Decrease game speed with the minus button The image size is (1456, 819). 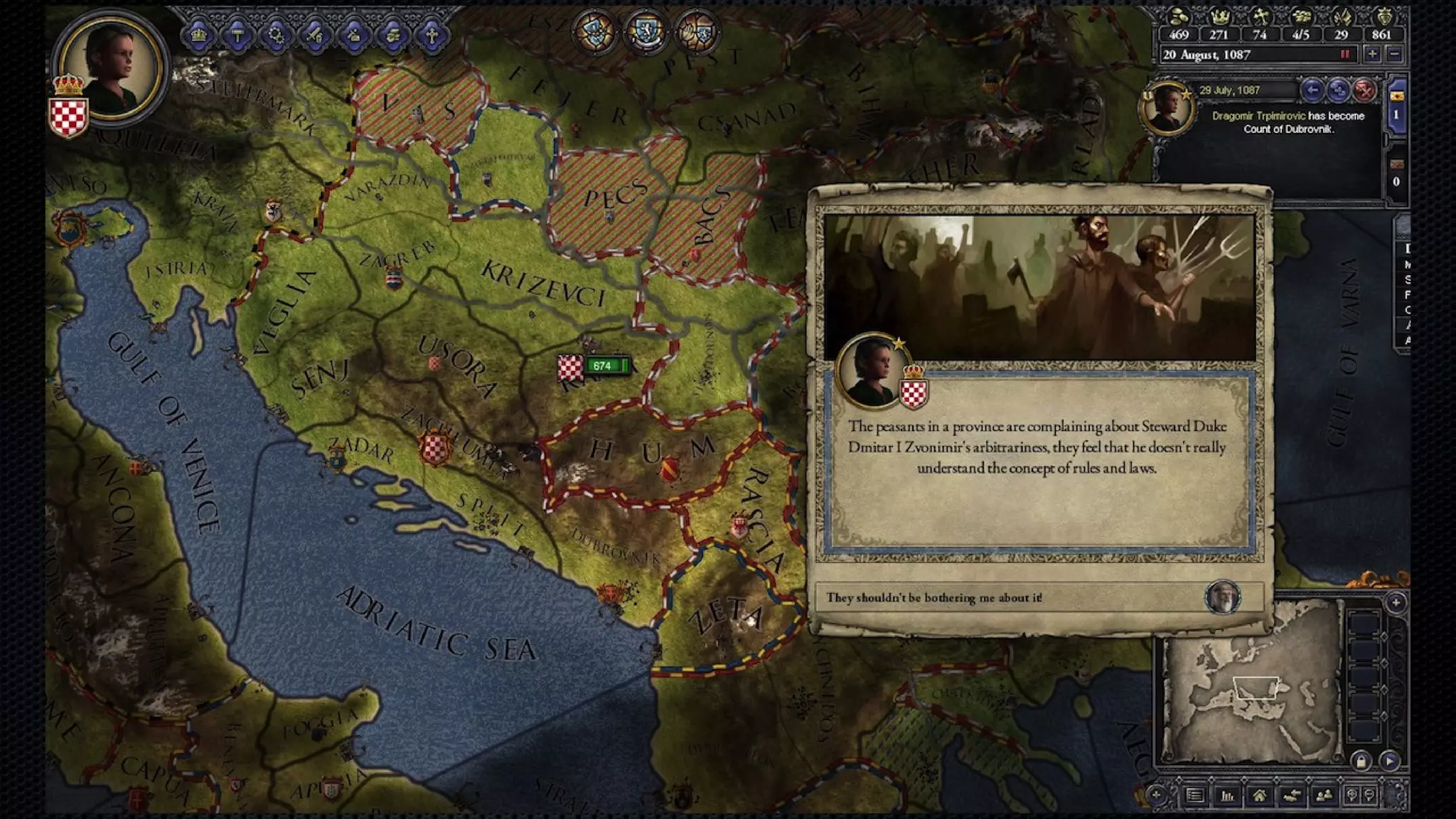(x=1395, y=55)
